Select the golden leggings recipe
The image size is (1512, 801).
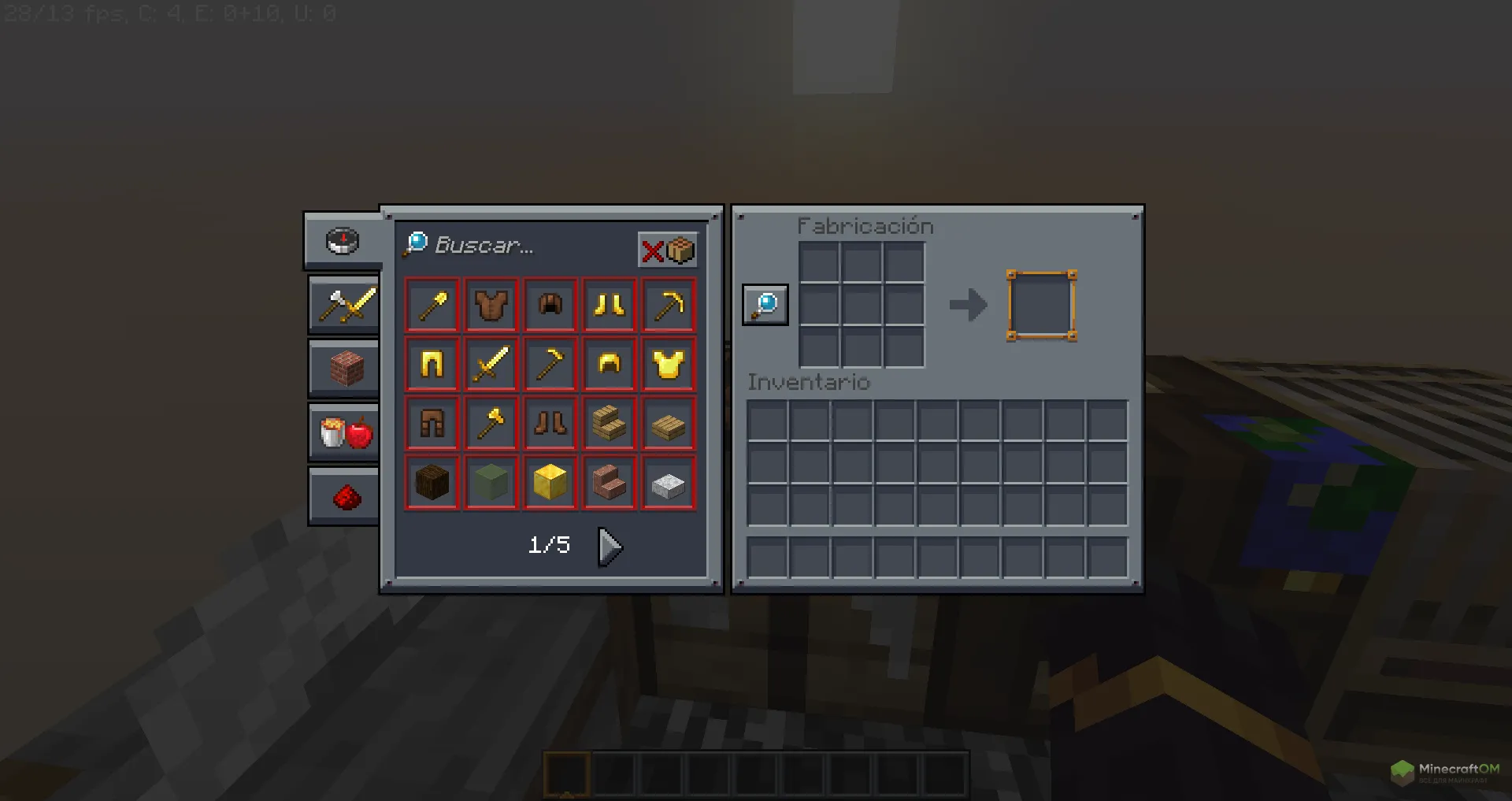point(432,365)
